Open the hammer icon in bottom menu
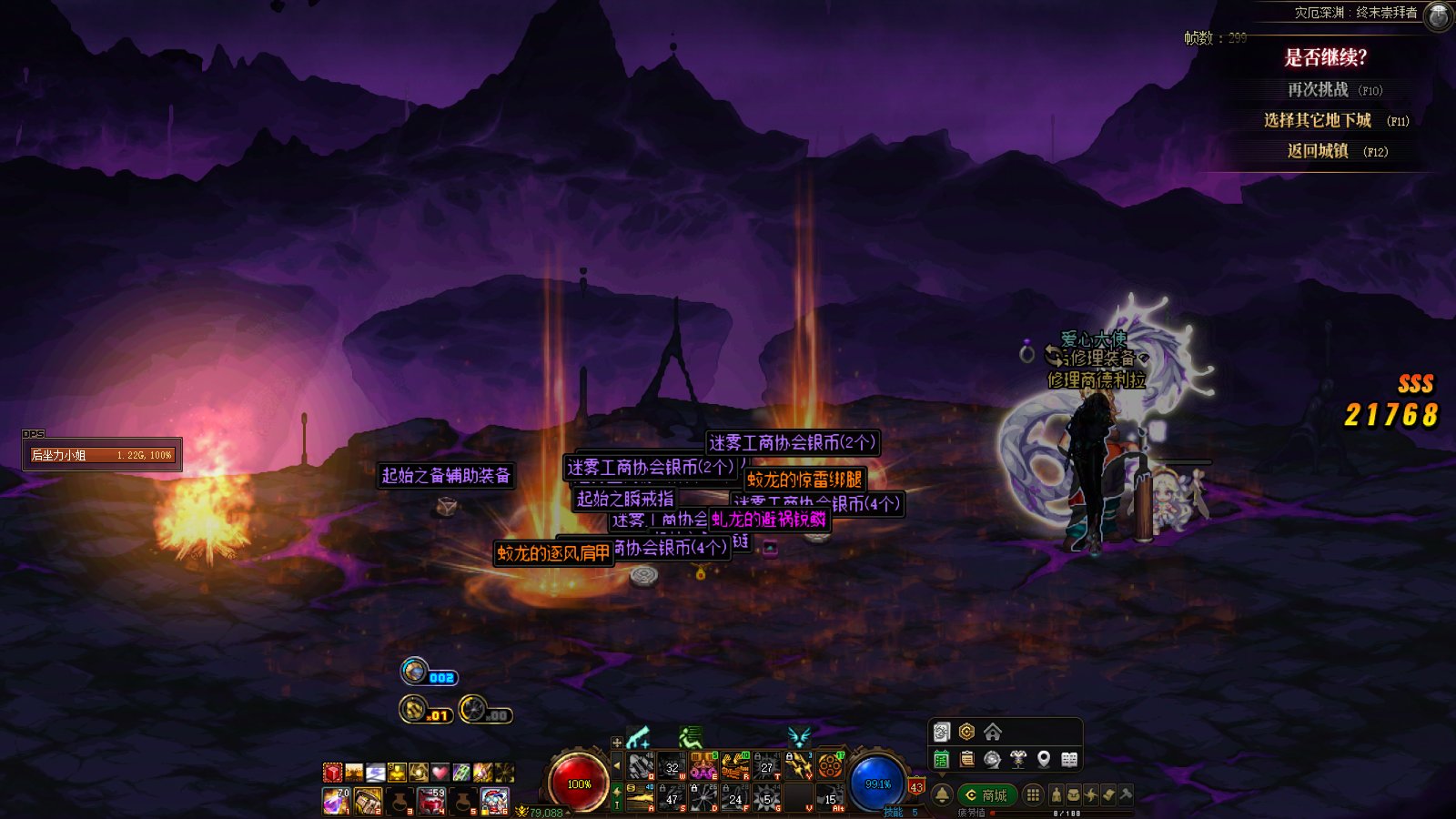The image size is (1456, 819). [1126, 795]
